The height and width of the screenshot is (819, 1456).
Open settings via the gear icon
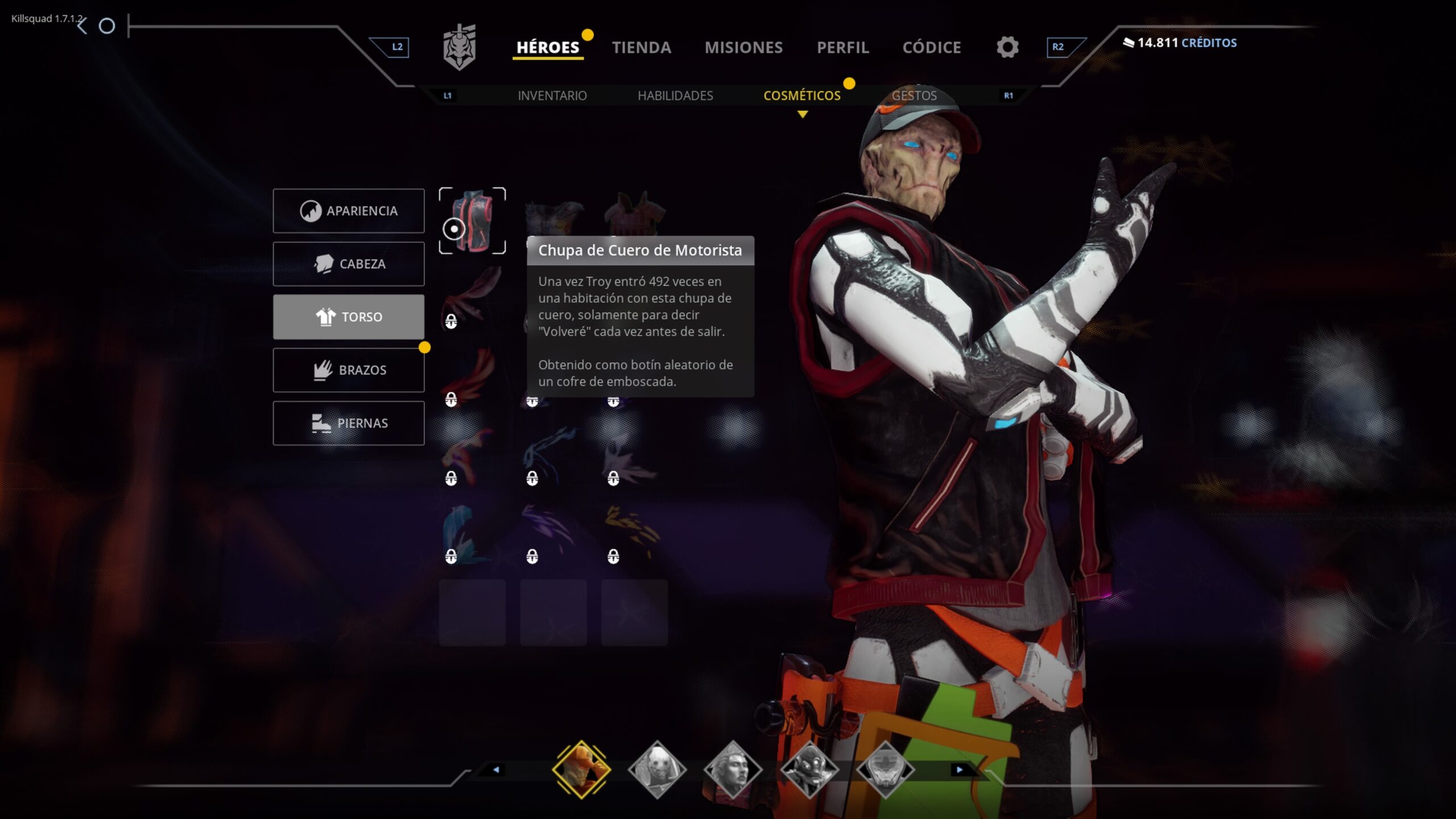point(1007,47)
